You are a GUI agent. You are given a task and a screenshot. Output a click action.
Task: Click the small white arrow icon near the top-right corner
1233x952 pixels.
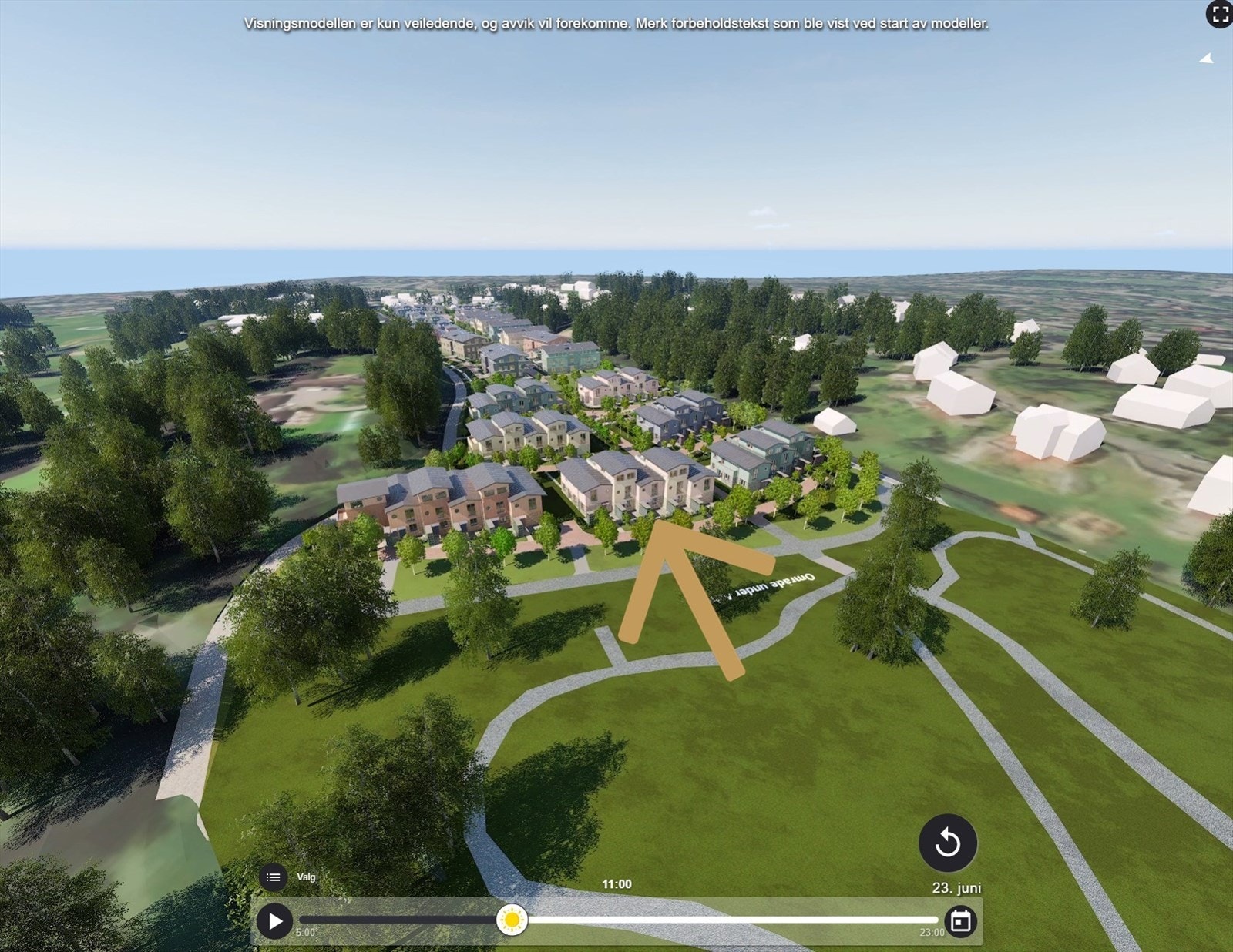(x=1207, y=58)
